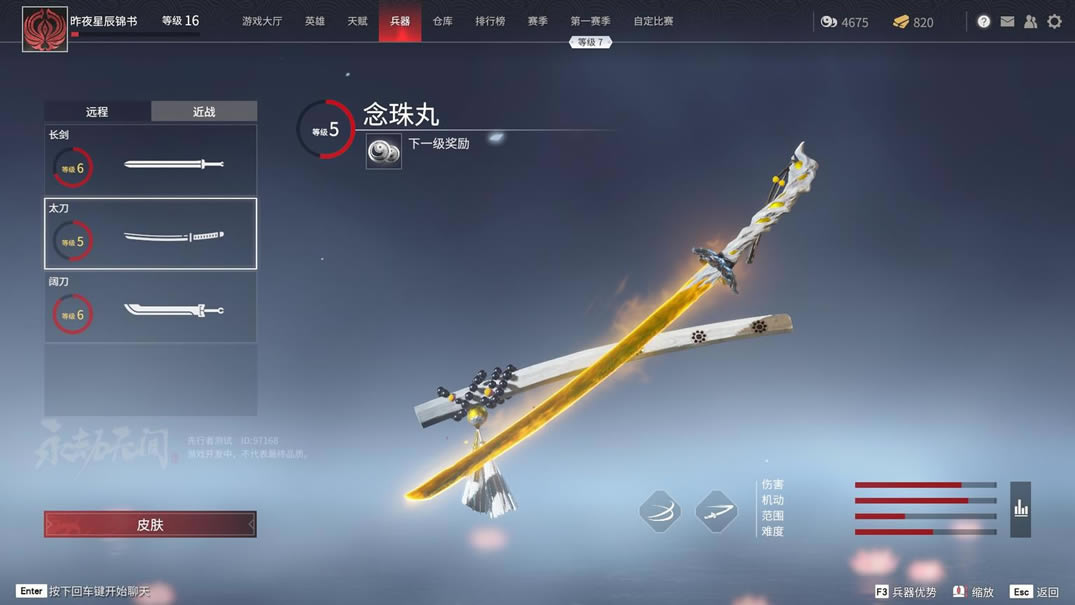The width and height of the screenshot is (1075, 605).
Task: Open the 赛季 season tab
Action: 537,21
